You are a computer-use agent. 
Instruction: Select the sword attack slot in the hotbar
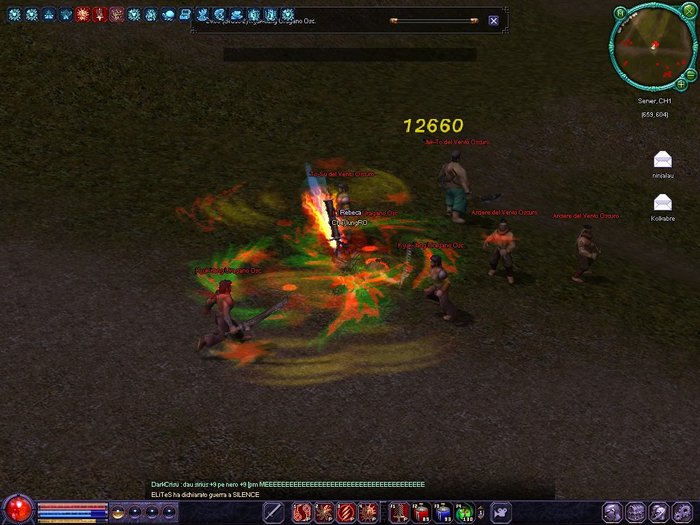(273, 513)
